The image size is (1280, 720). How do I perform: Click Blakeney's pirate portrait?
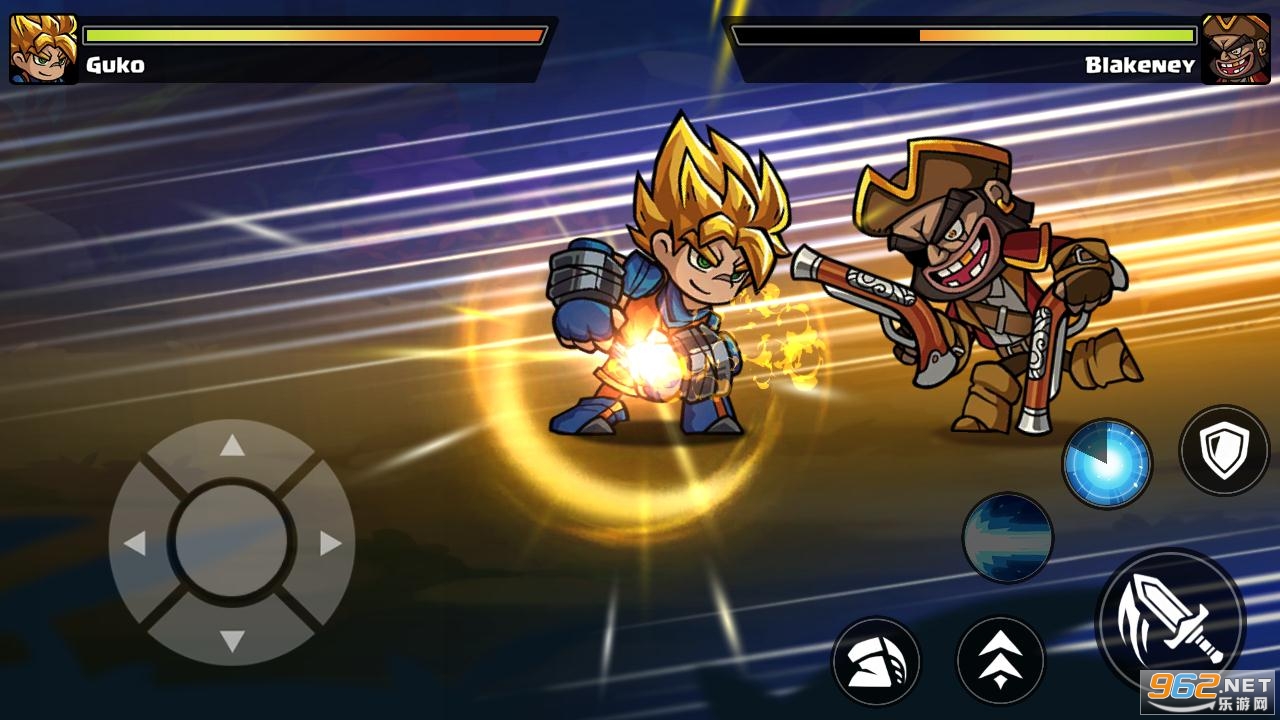pyautogui.click(x=1235, y=48)
